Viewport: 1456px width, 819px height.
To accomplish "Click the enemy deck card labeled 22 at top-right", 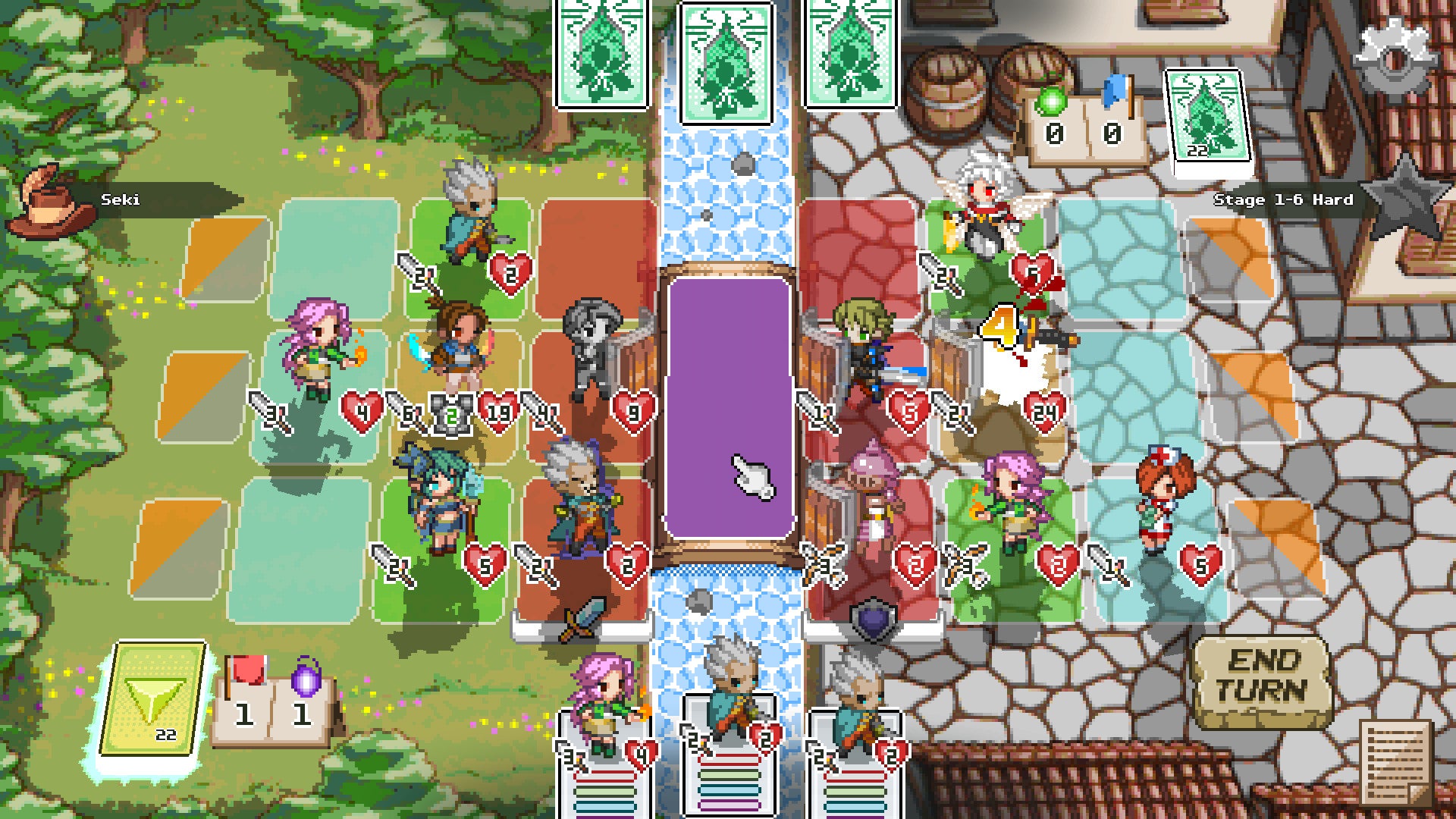I will (1205, 115).
